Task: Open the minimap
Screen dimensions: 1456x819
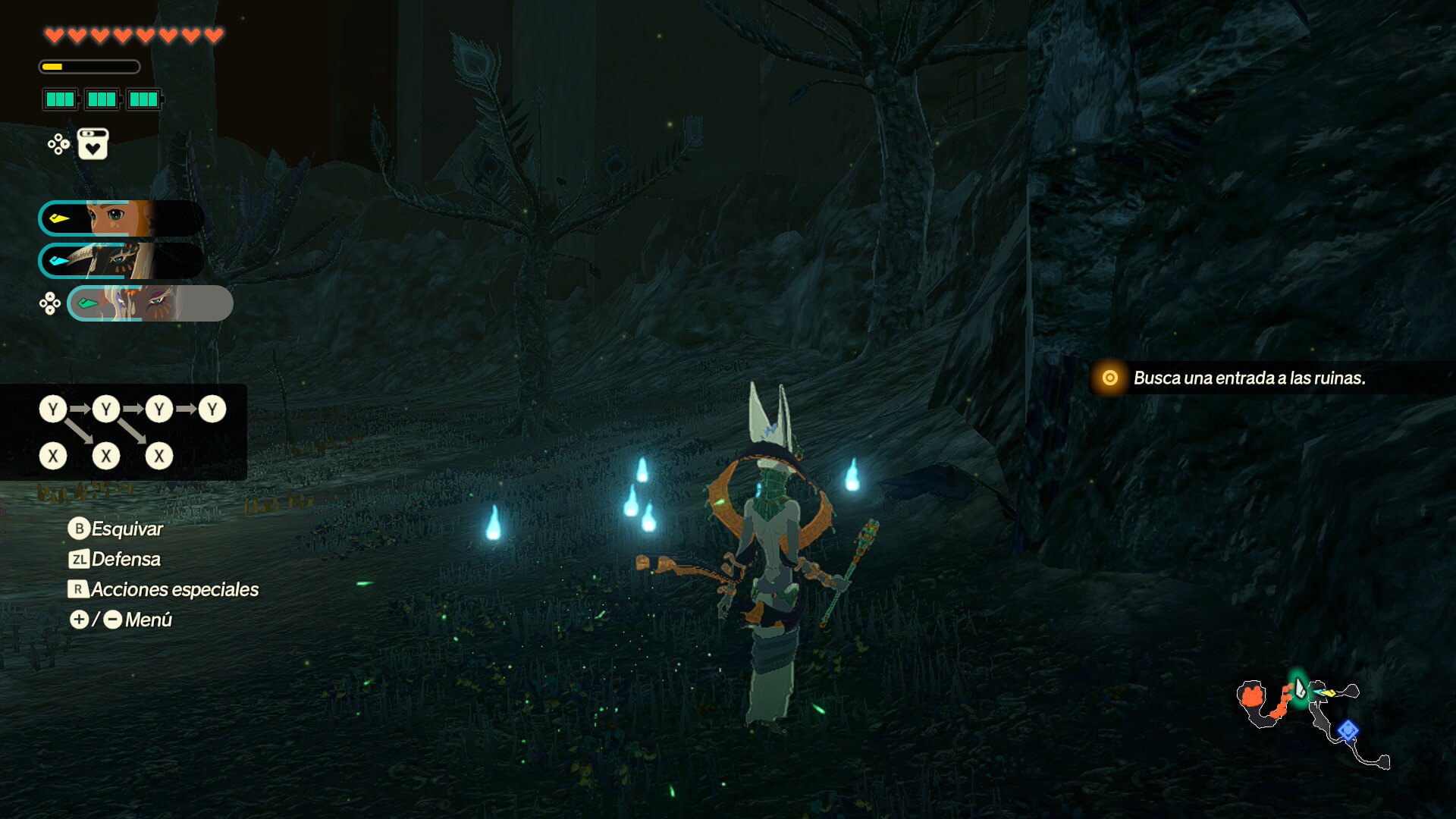Action: pyautogui.click(x=1312, y=719)
